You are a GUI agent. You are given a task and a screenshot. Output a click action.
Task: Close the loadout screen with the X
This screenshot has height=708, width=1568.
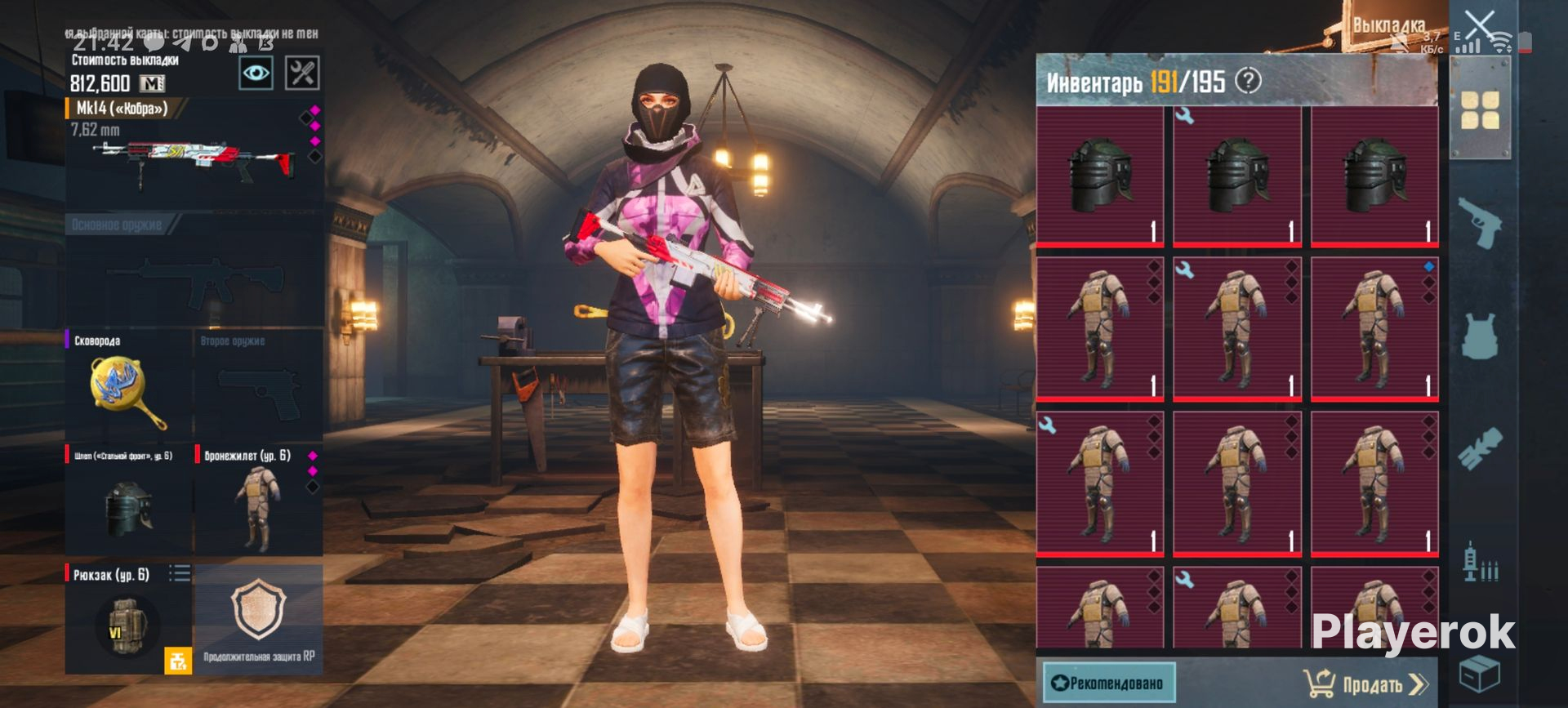tap(1479, 24)
